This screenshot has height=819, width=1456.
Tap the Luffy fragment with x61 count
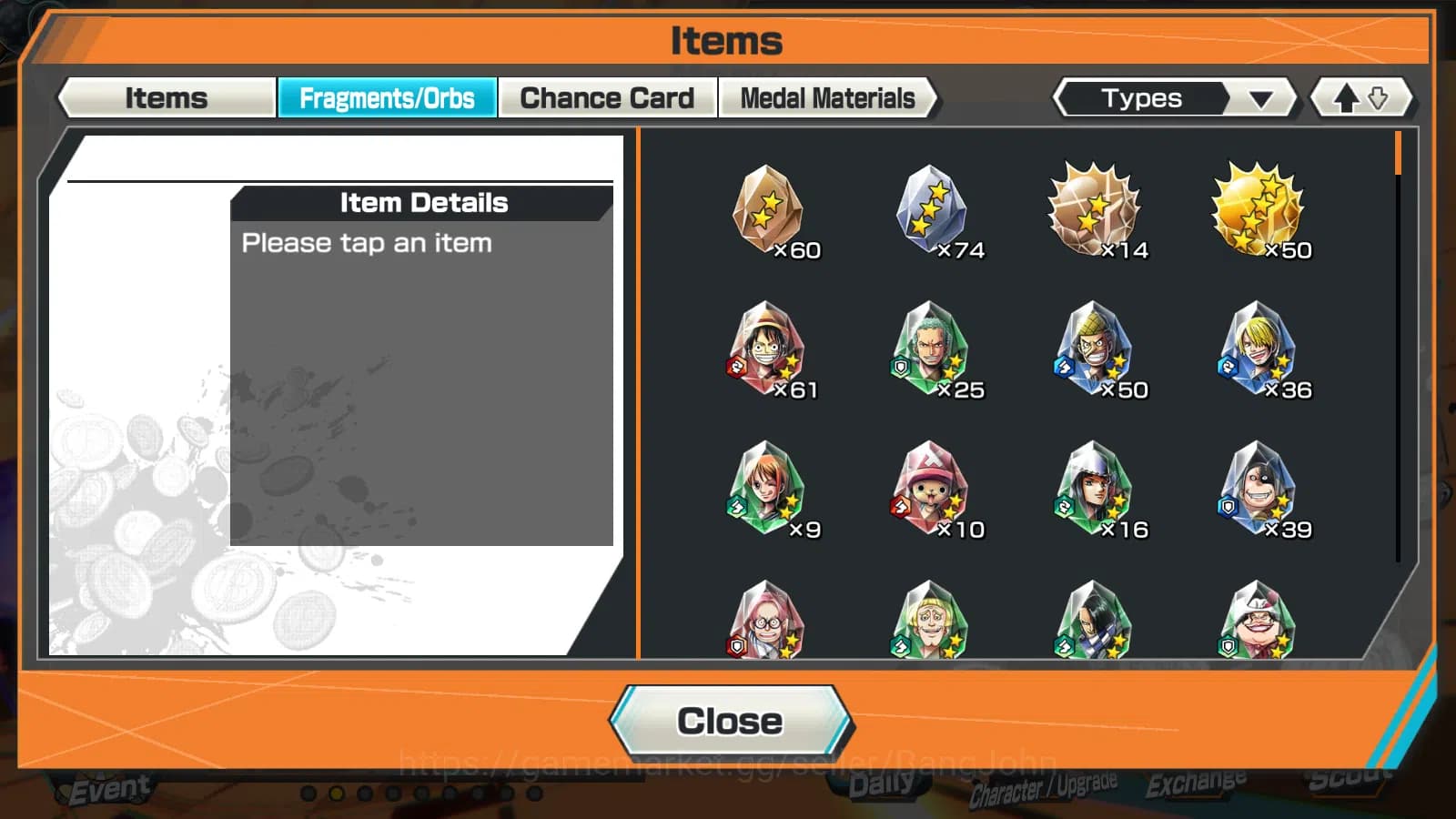tap(769, 350)
